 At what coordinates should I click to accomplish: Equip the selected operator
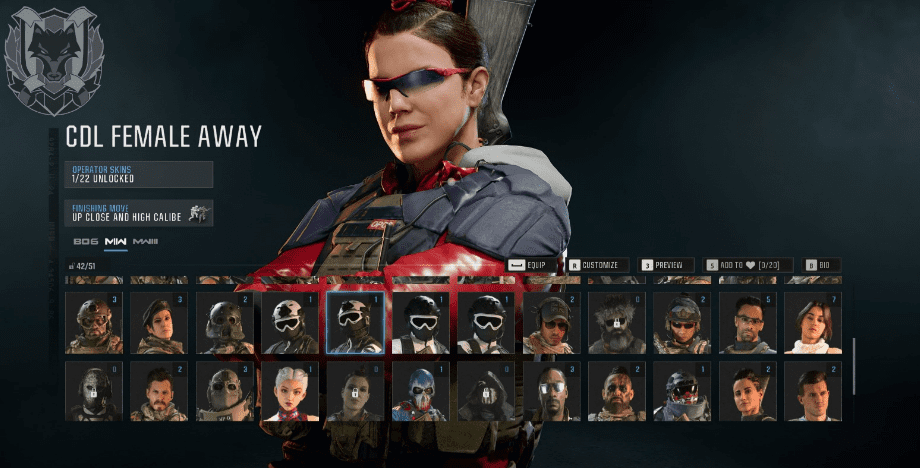(x=532, y=265)
